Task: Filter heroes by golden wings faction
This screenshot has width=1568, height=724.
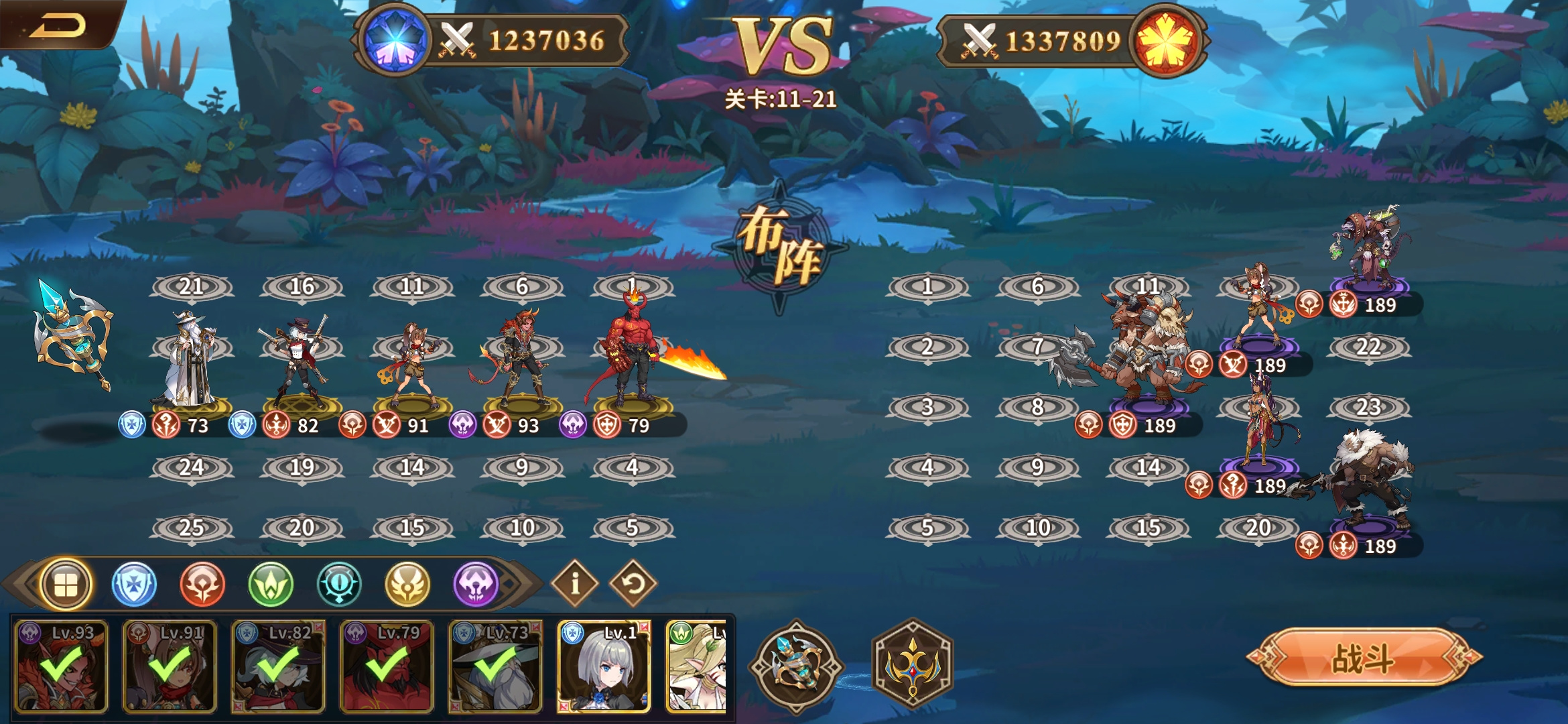Action: point(407,584)
